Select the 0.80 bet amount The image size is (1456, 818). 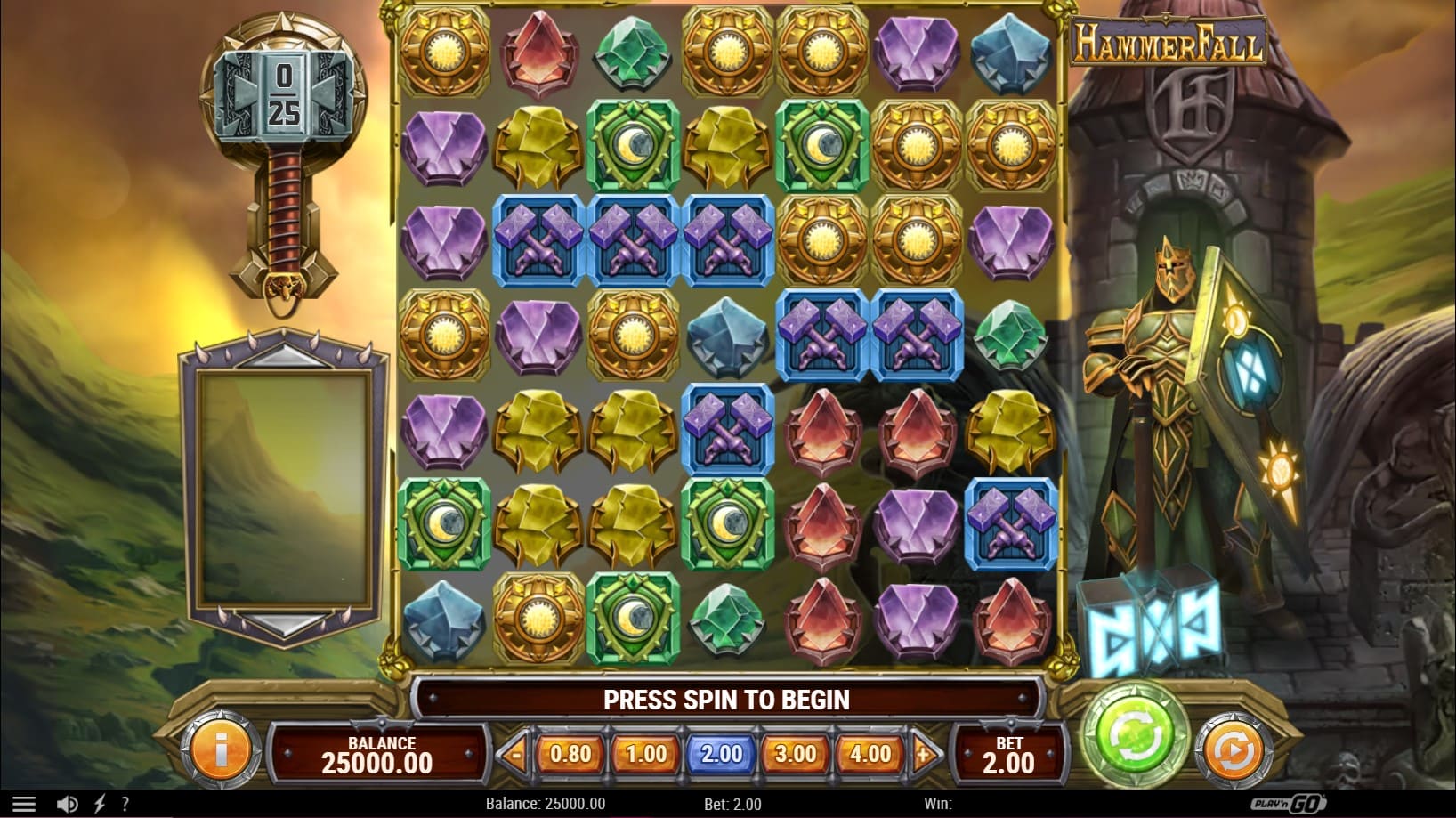click(x=570, y=754)
